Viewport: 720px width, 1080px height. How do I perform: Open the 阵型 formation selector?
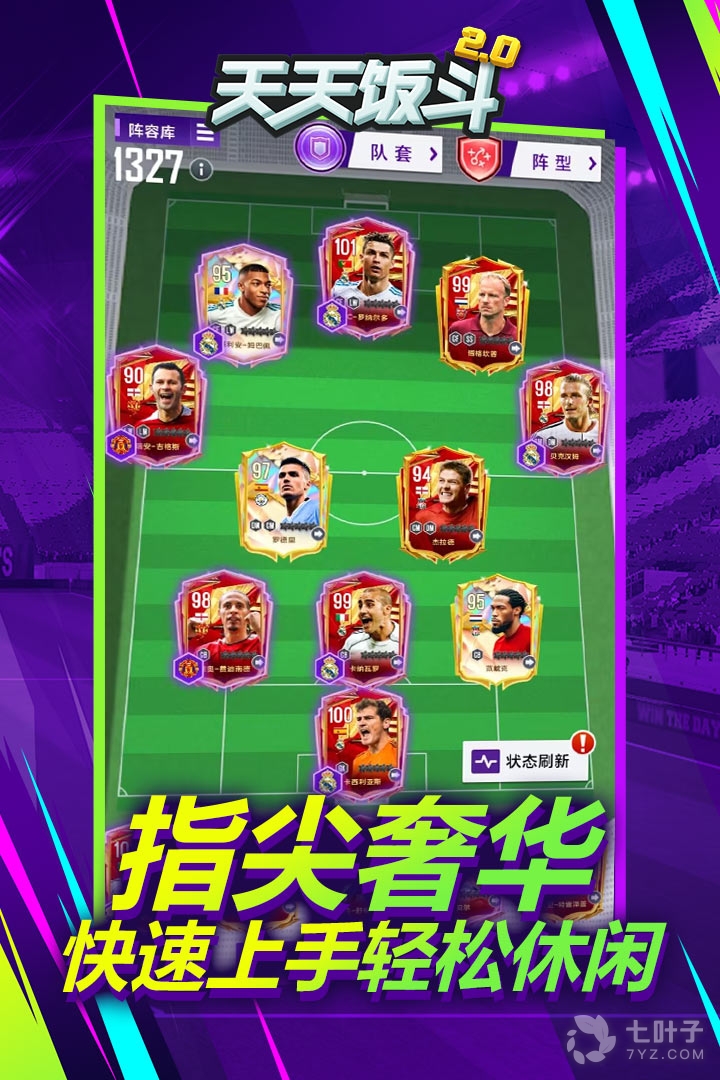coord(553,161)
